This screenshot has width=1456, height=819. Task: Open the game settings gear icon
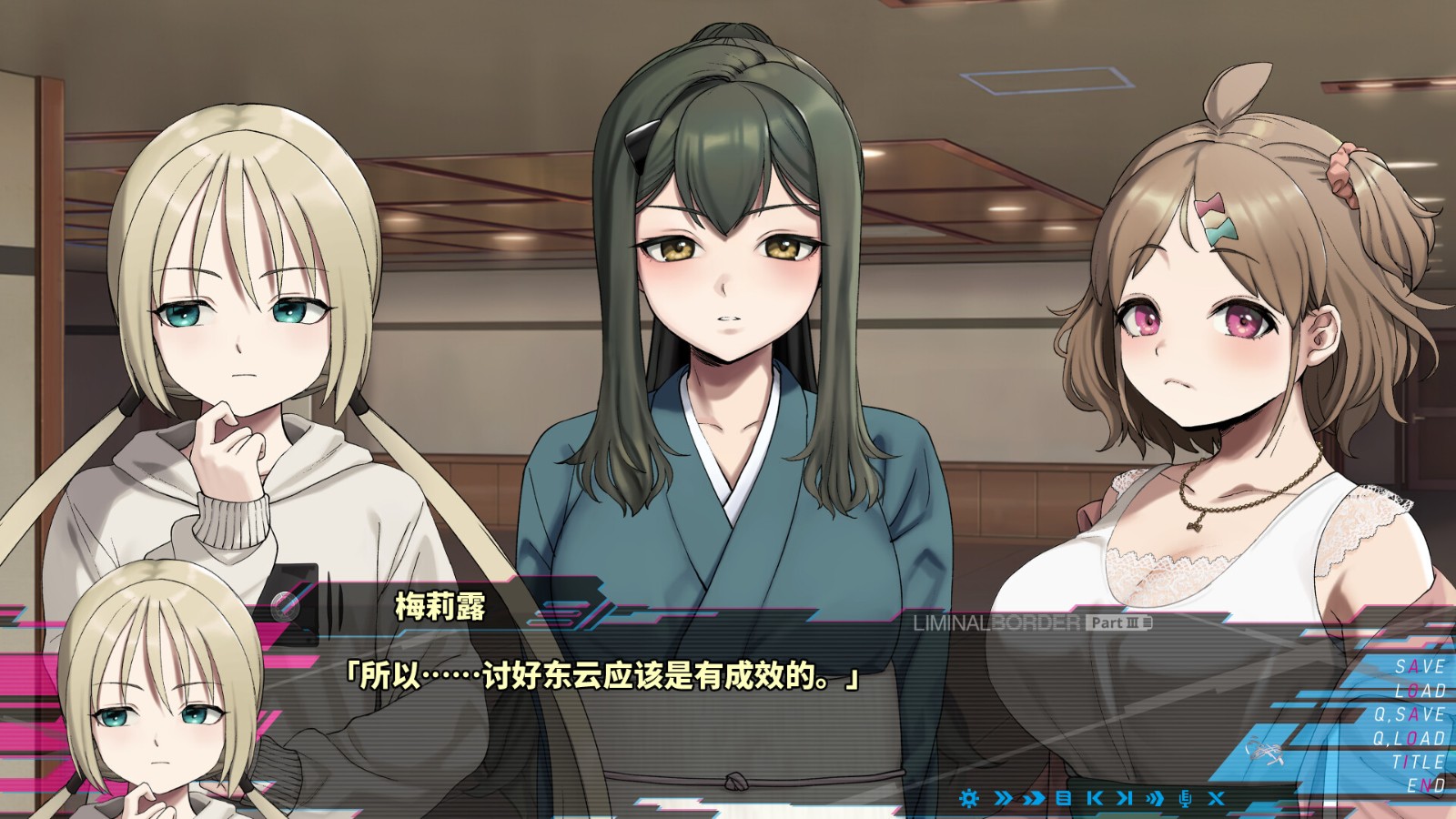969,798
